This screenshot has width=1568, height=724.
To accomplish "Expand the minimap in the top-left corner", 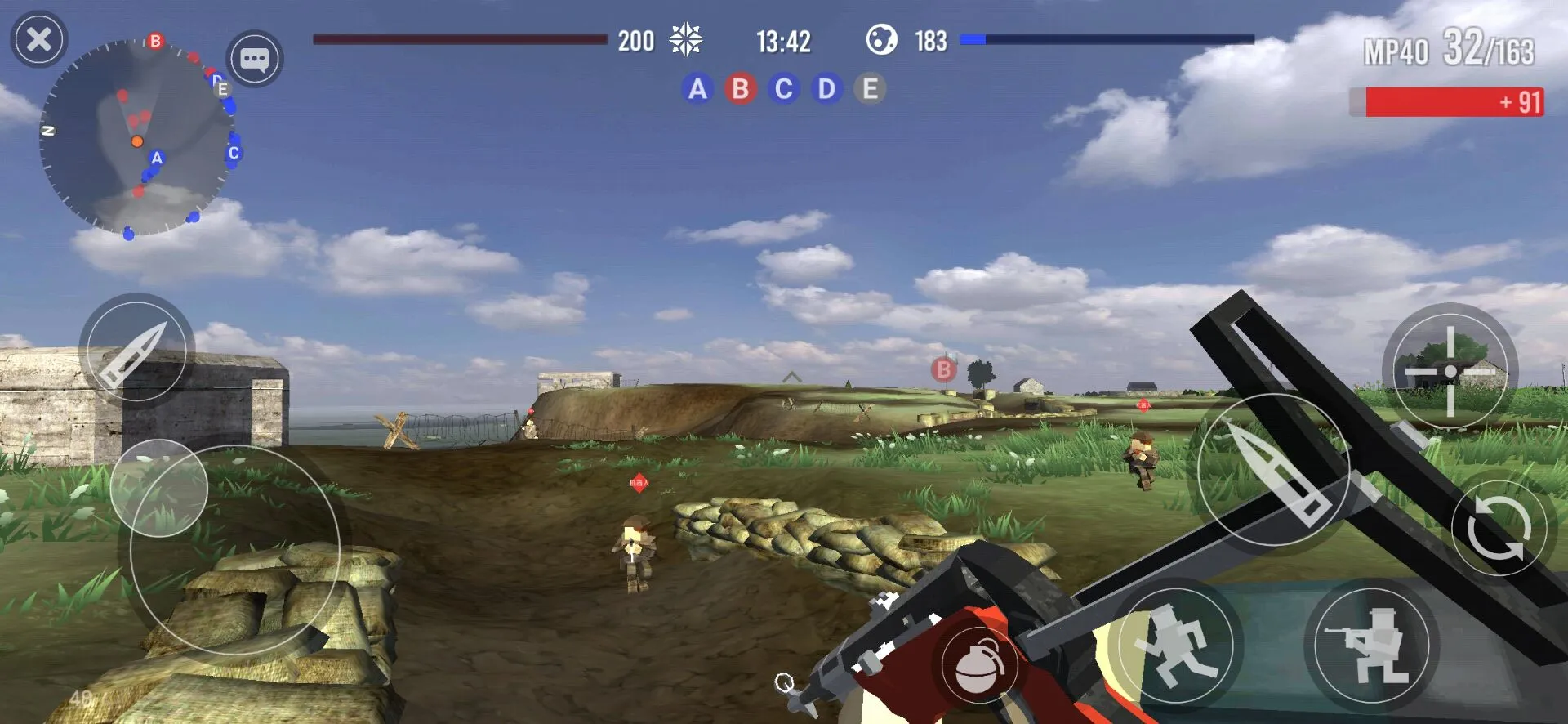I will pyautogui.click(x=143, y=135).
